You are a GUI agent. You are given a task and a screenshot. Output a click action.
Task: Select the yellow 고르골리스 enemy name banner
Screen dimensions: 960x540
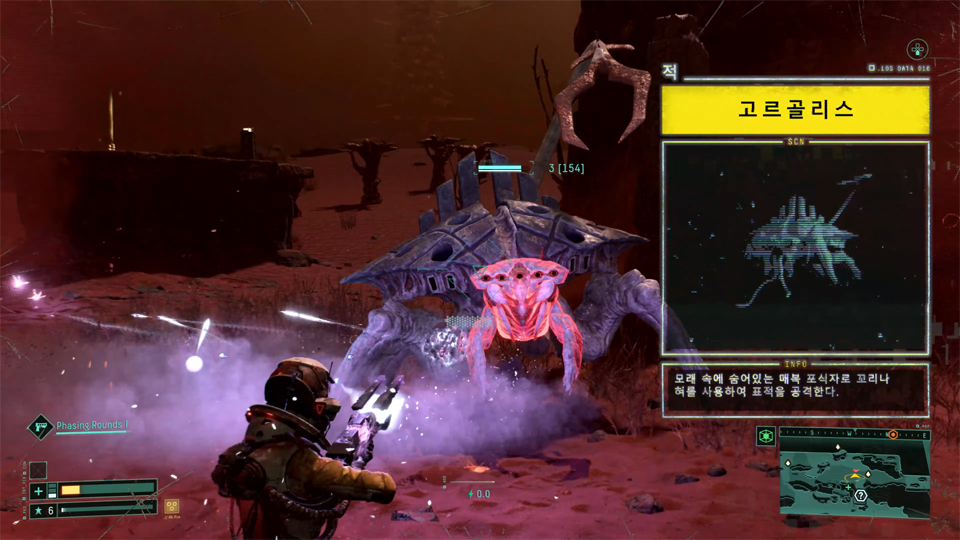click(x=795, y=110)
